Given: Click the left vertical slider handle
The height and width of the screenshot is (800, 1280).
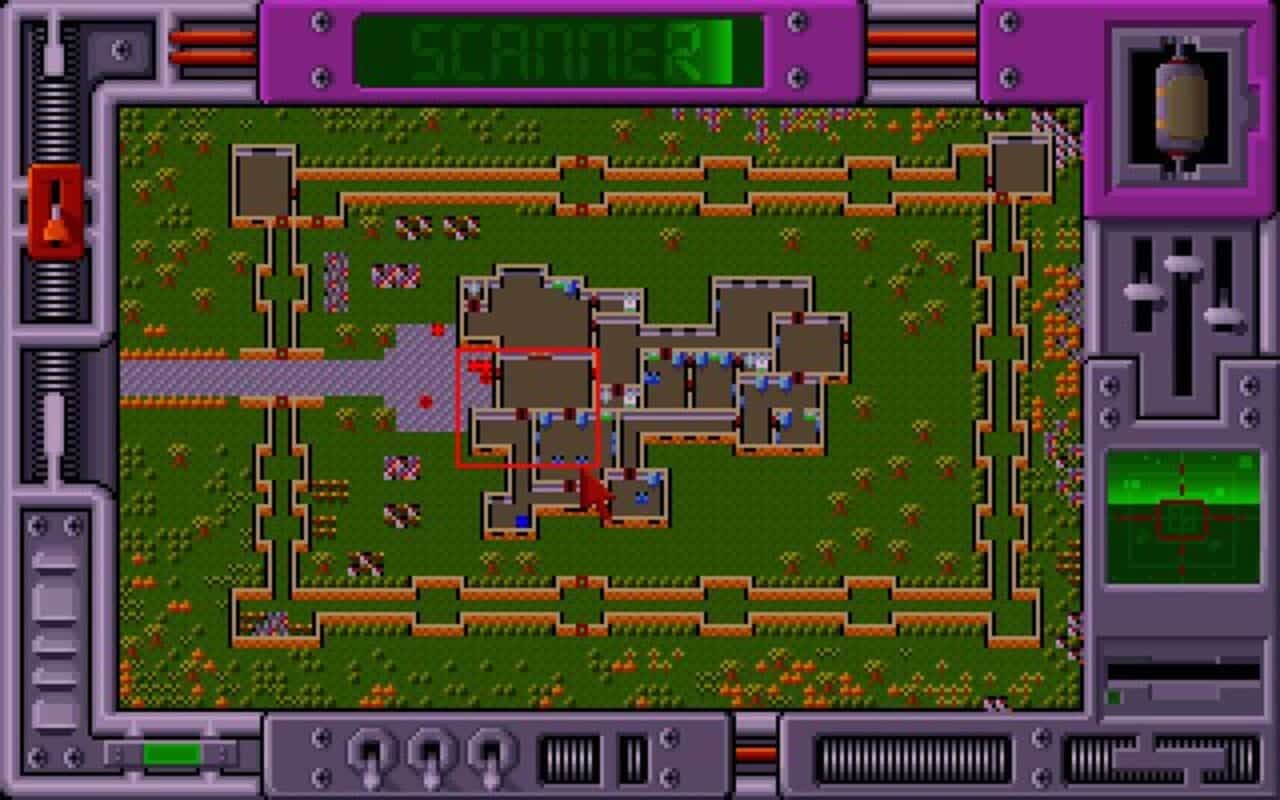Looking at the screenshot, I should (x=1141, y=293).
